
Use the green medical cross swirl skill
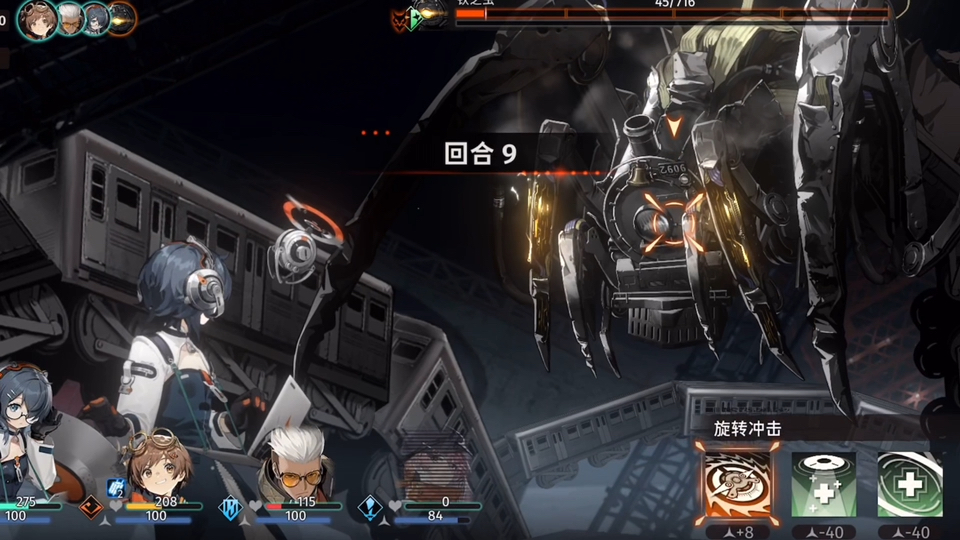pos(910,484)
